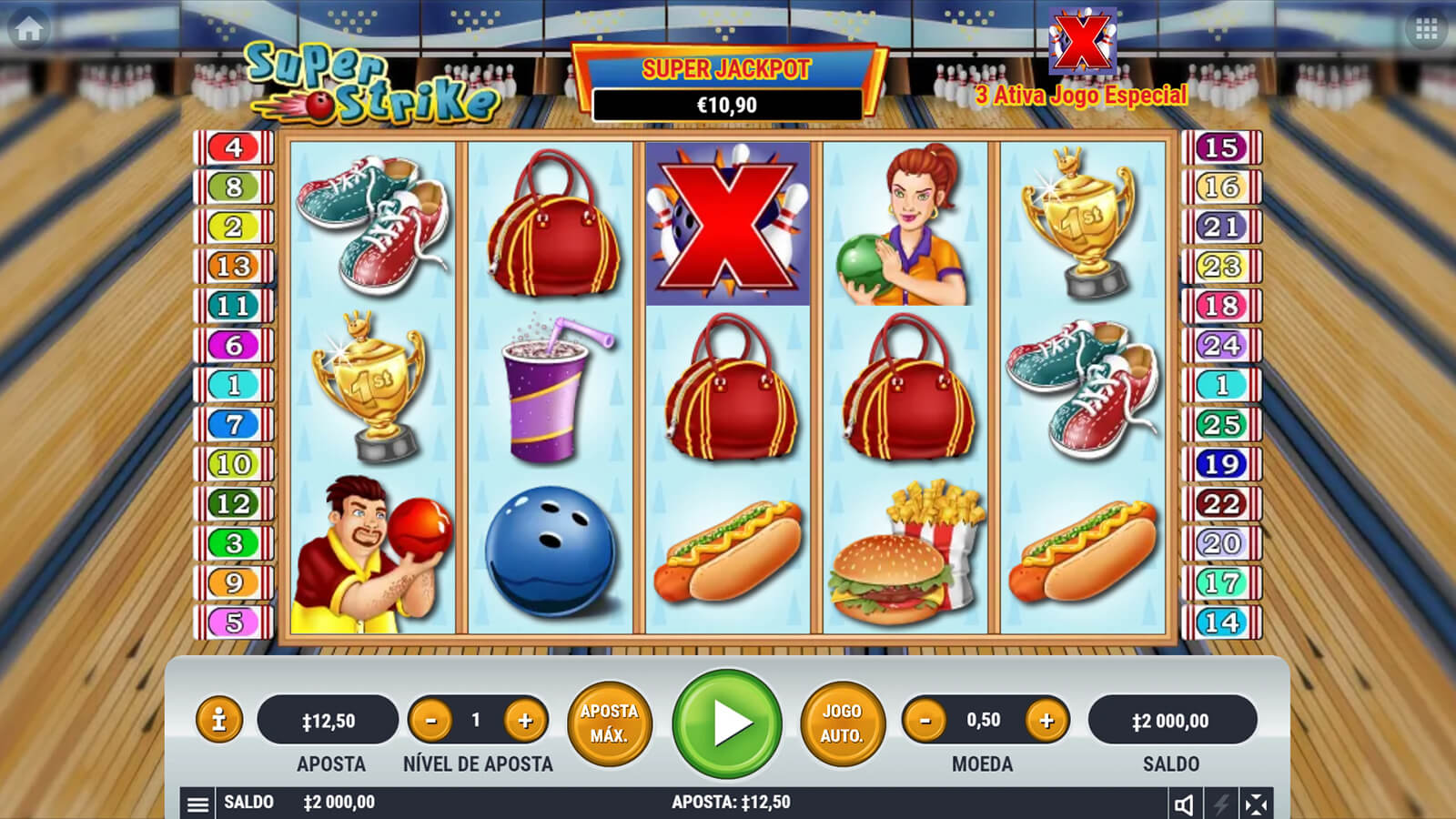Open the hamburger menu in bottom bar
1456x819 pixels.
[197, 804]
